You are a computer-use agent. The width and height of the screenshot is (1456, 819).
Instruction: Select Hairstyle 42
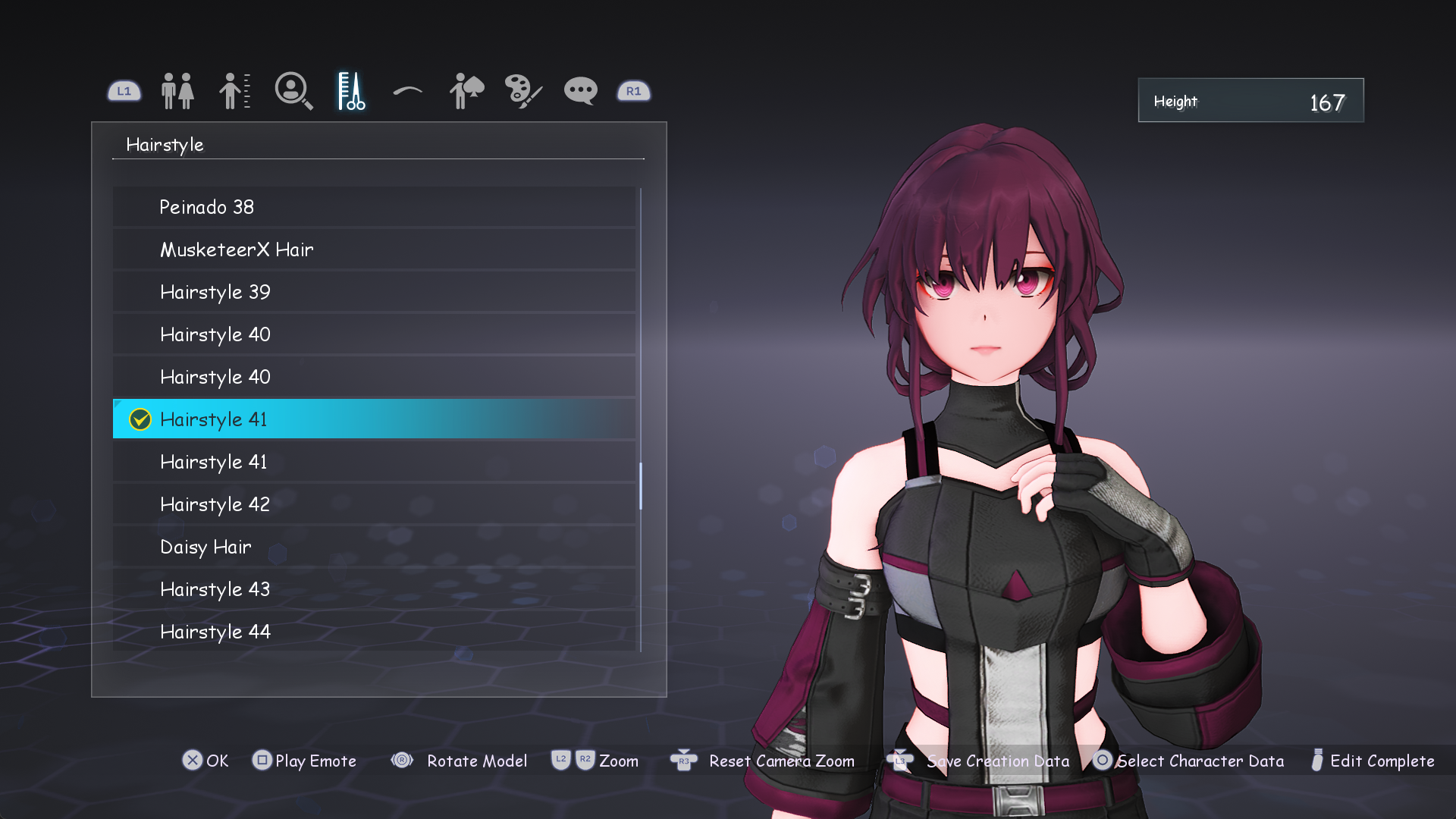[374, 504]
